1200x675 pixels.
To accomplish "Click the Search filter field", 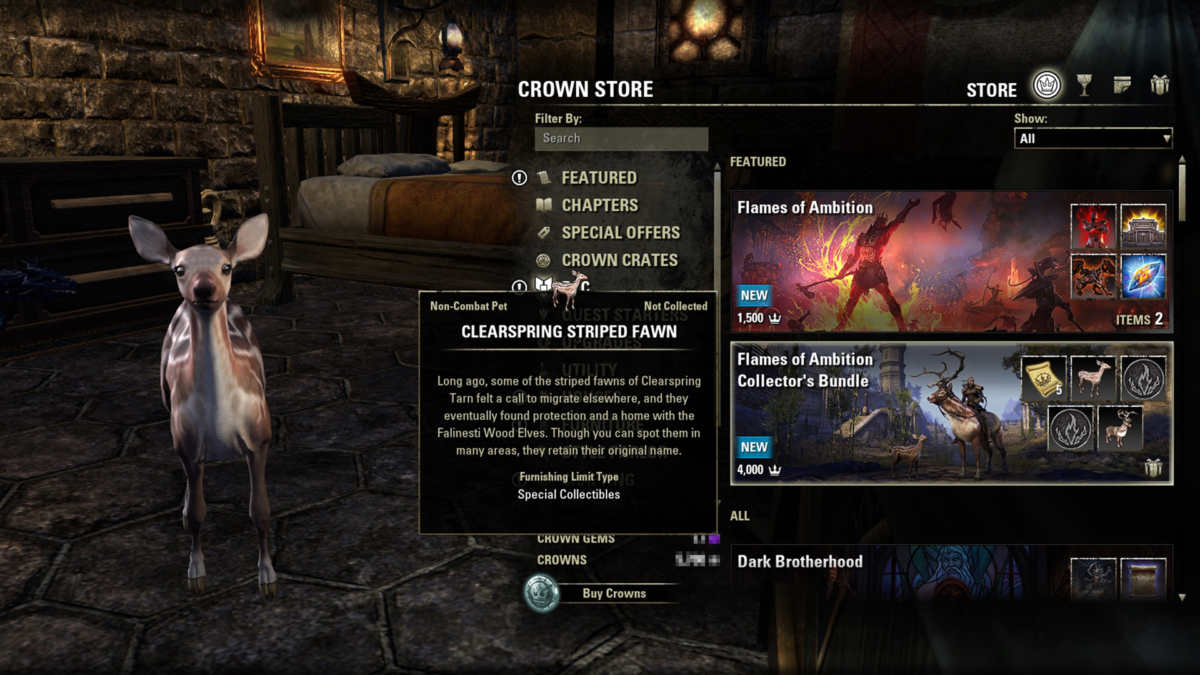I will pos(621,138).
